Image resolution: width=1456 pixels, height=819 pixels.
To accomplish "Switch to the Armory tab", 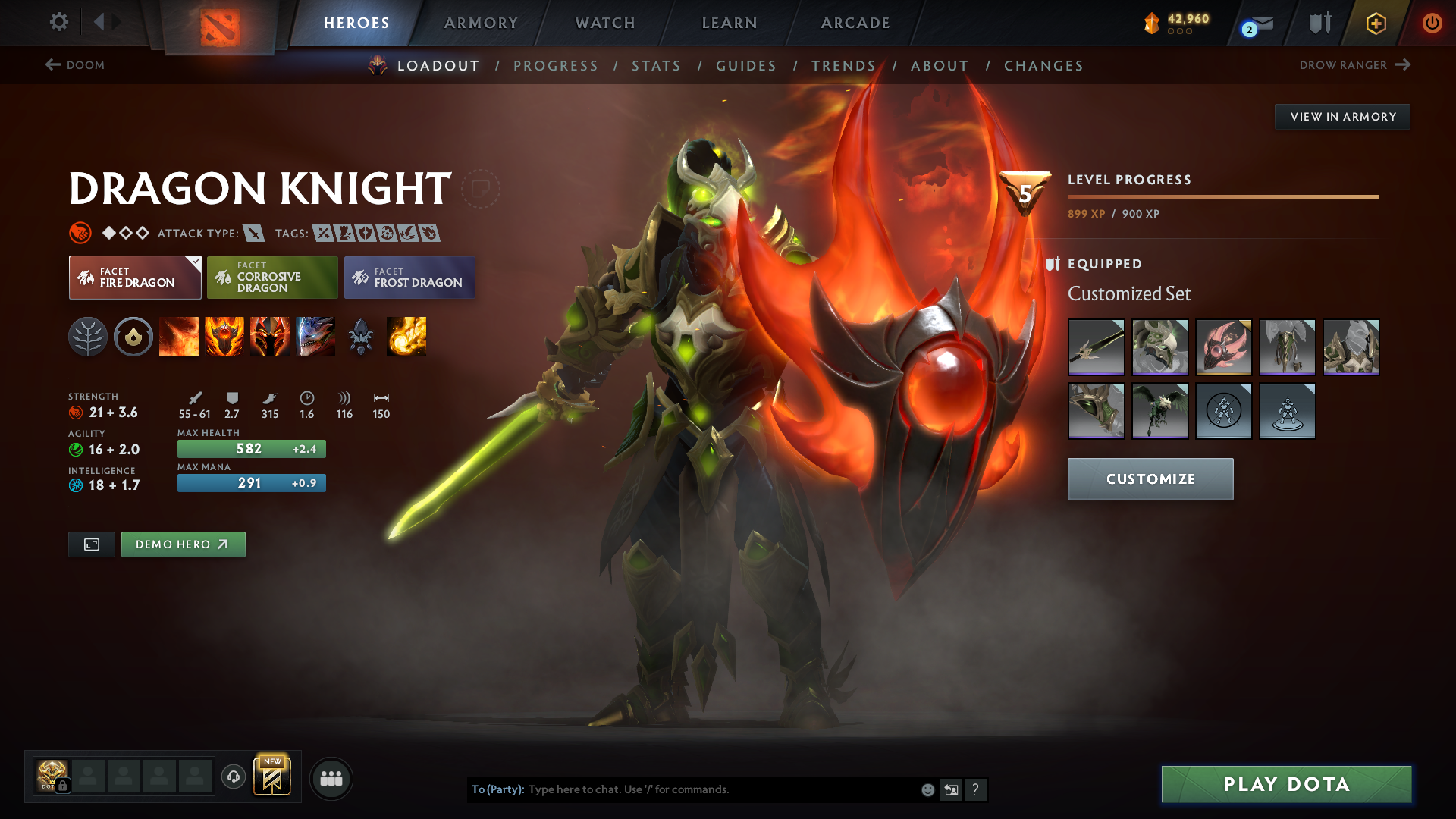I will coord(481,23).
